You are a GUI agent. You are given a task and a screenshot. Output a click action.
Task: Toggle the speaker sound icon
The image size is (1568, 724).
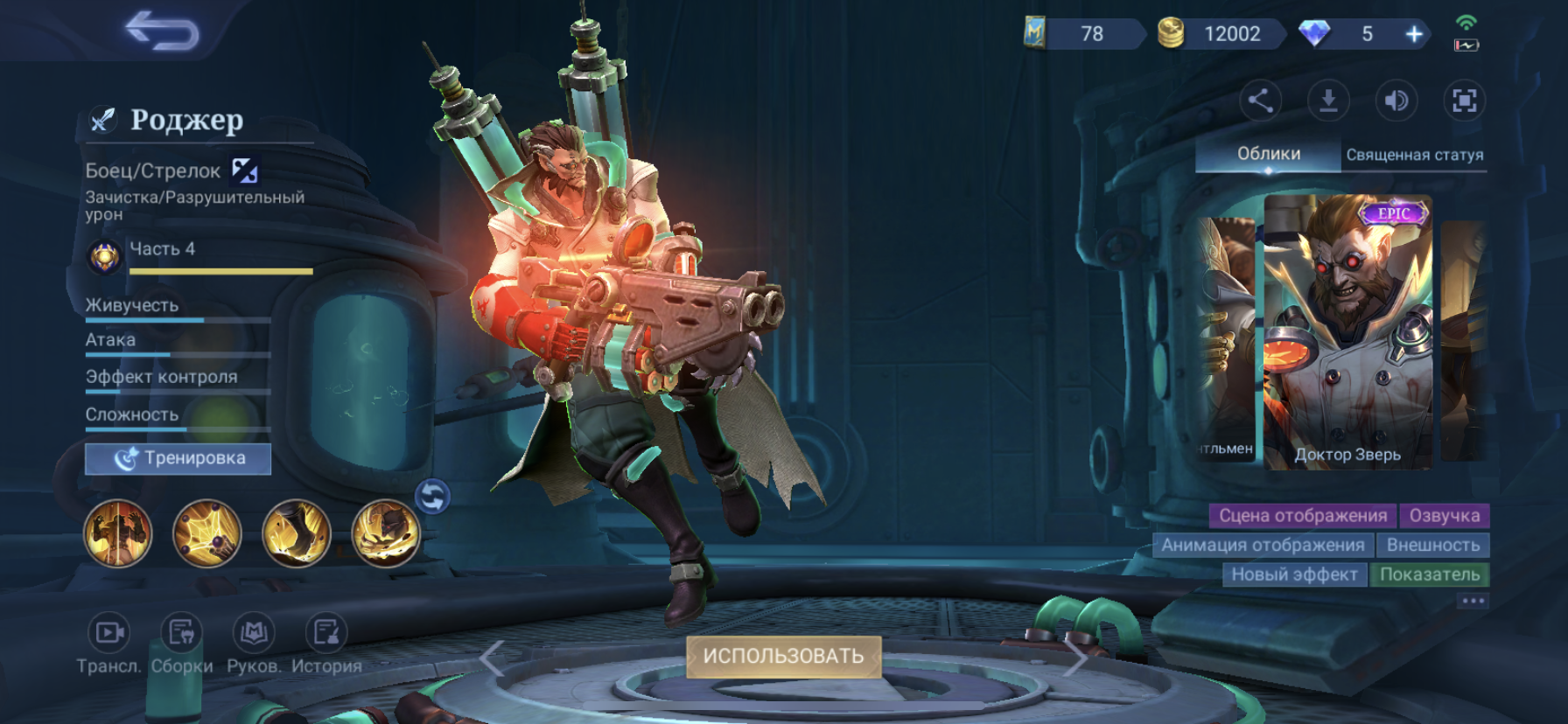click(1396, 101)
